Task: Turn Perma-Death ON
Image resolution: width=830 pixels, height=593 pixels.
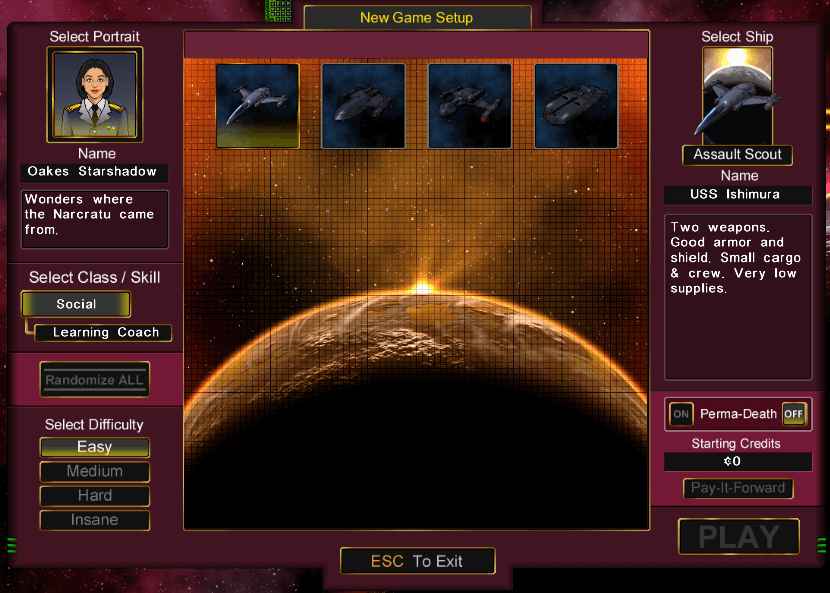Action: [x=681, y=414]
